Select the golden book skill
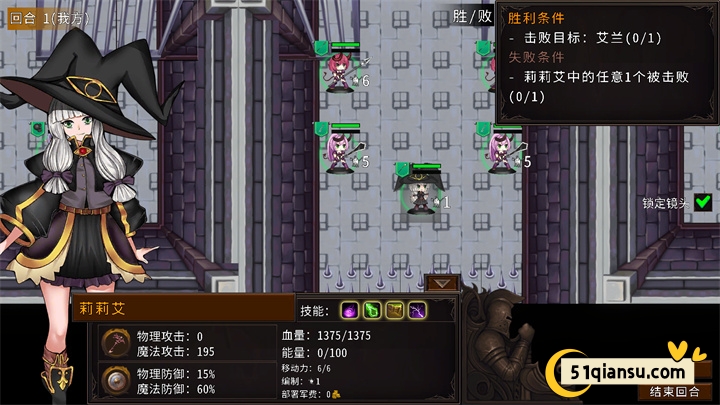This screenshot has width=720, height=405. click(x=394, y=310)
